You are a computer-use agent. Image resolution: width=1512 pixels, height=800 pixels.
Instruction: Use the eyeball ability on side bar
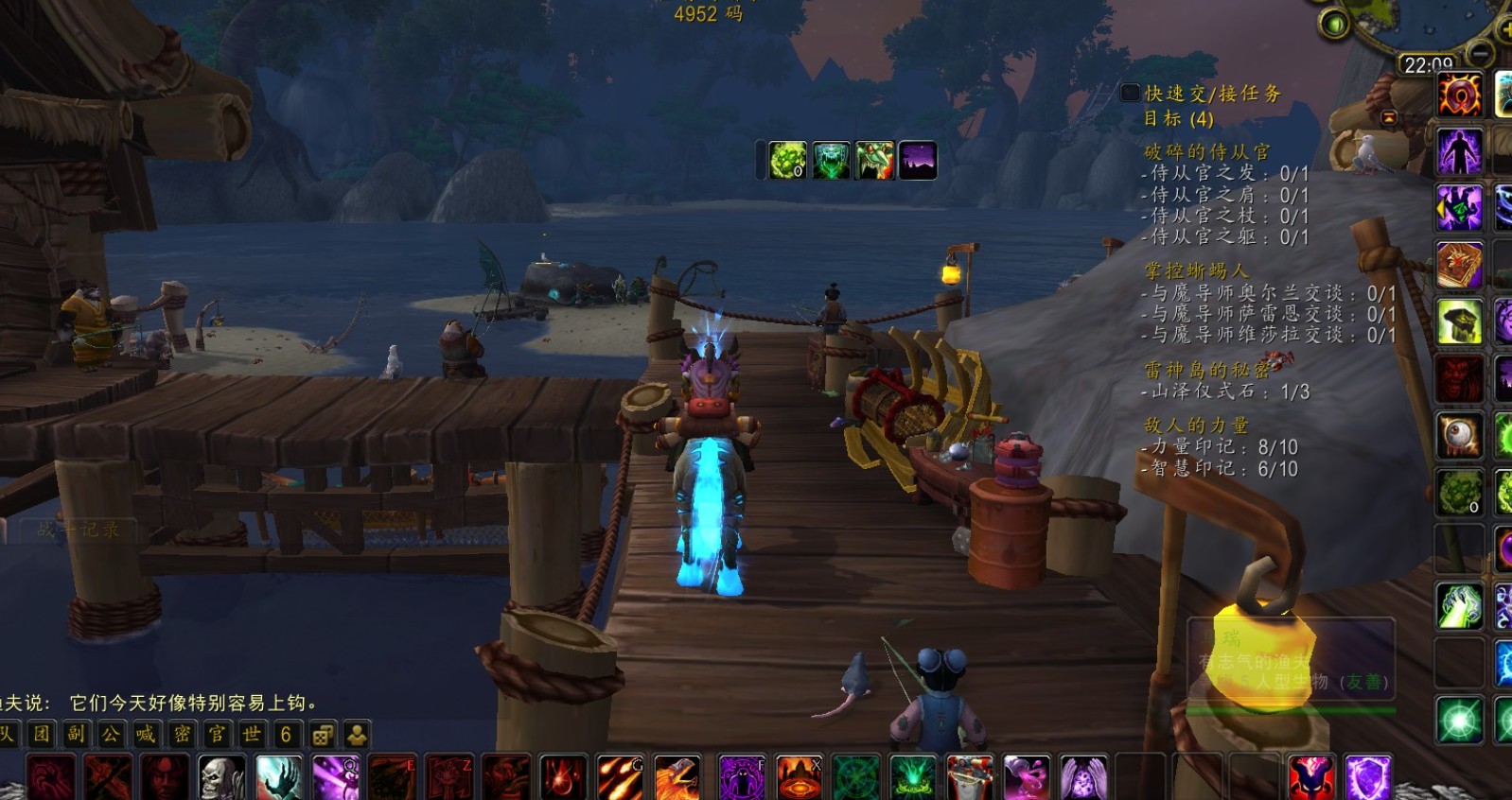[x=1458, y=435]
